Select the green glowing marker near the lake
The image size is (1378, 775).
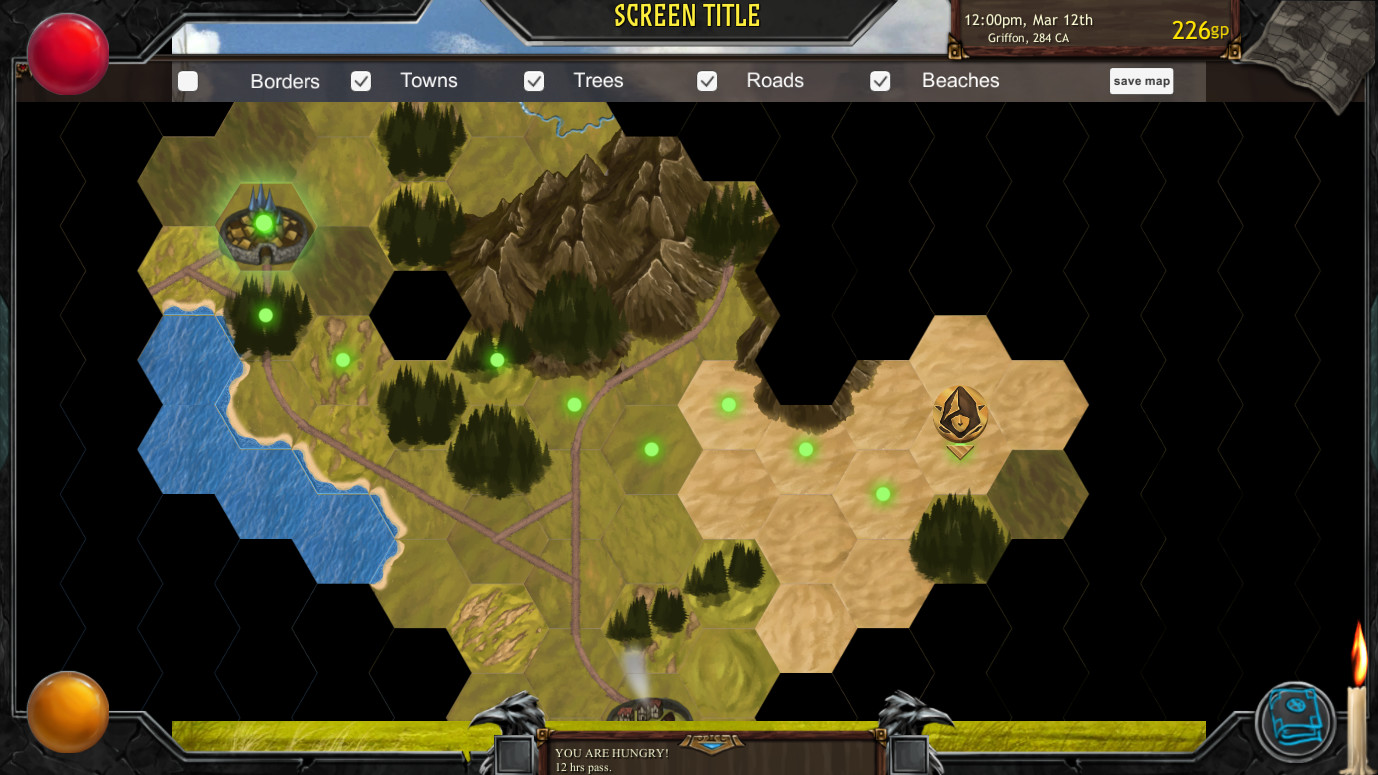coord(265,315)
